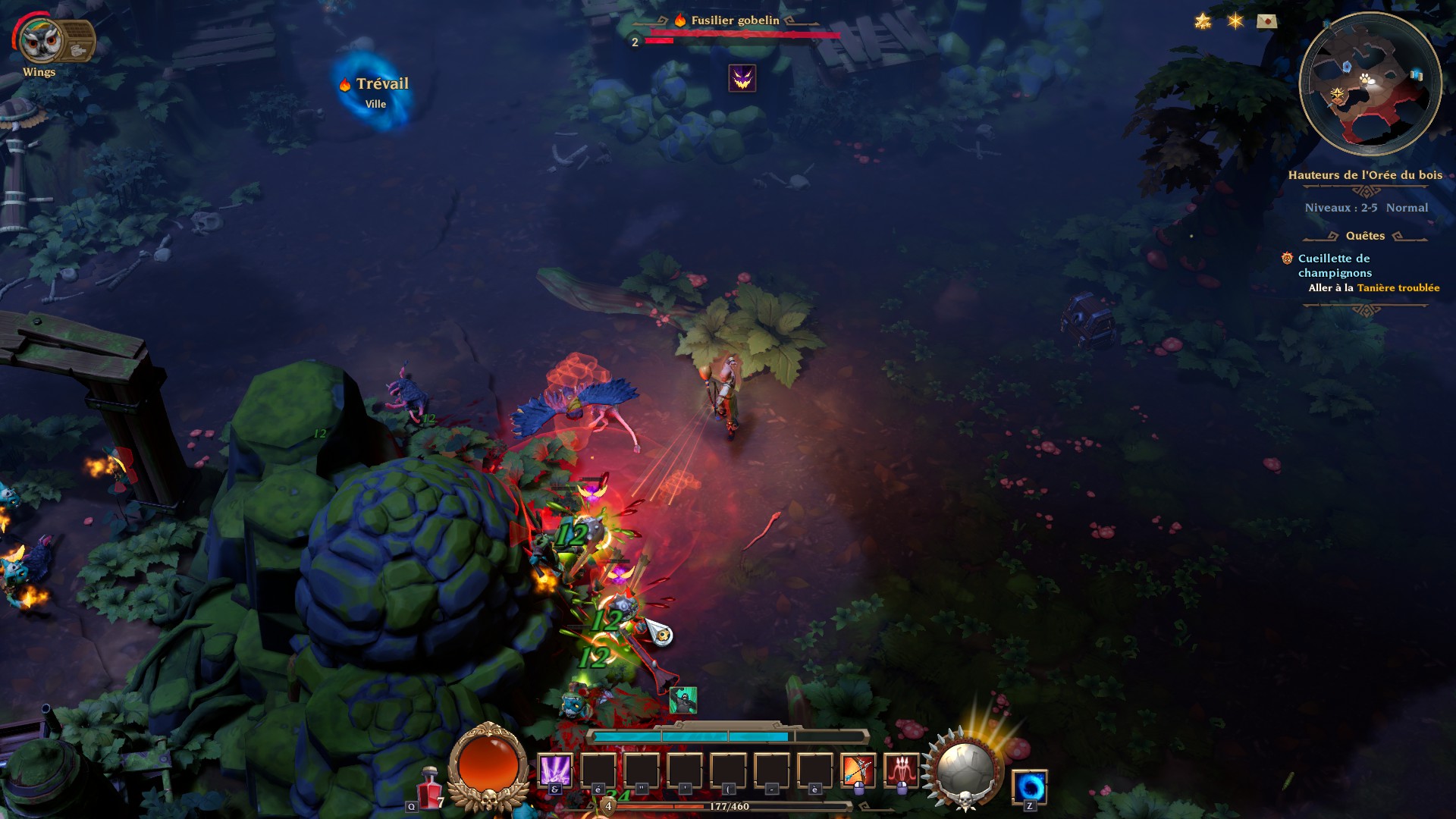Open the pet inventory hand button
1456x819 pixels.
coord(78,49)
